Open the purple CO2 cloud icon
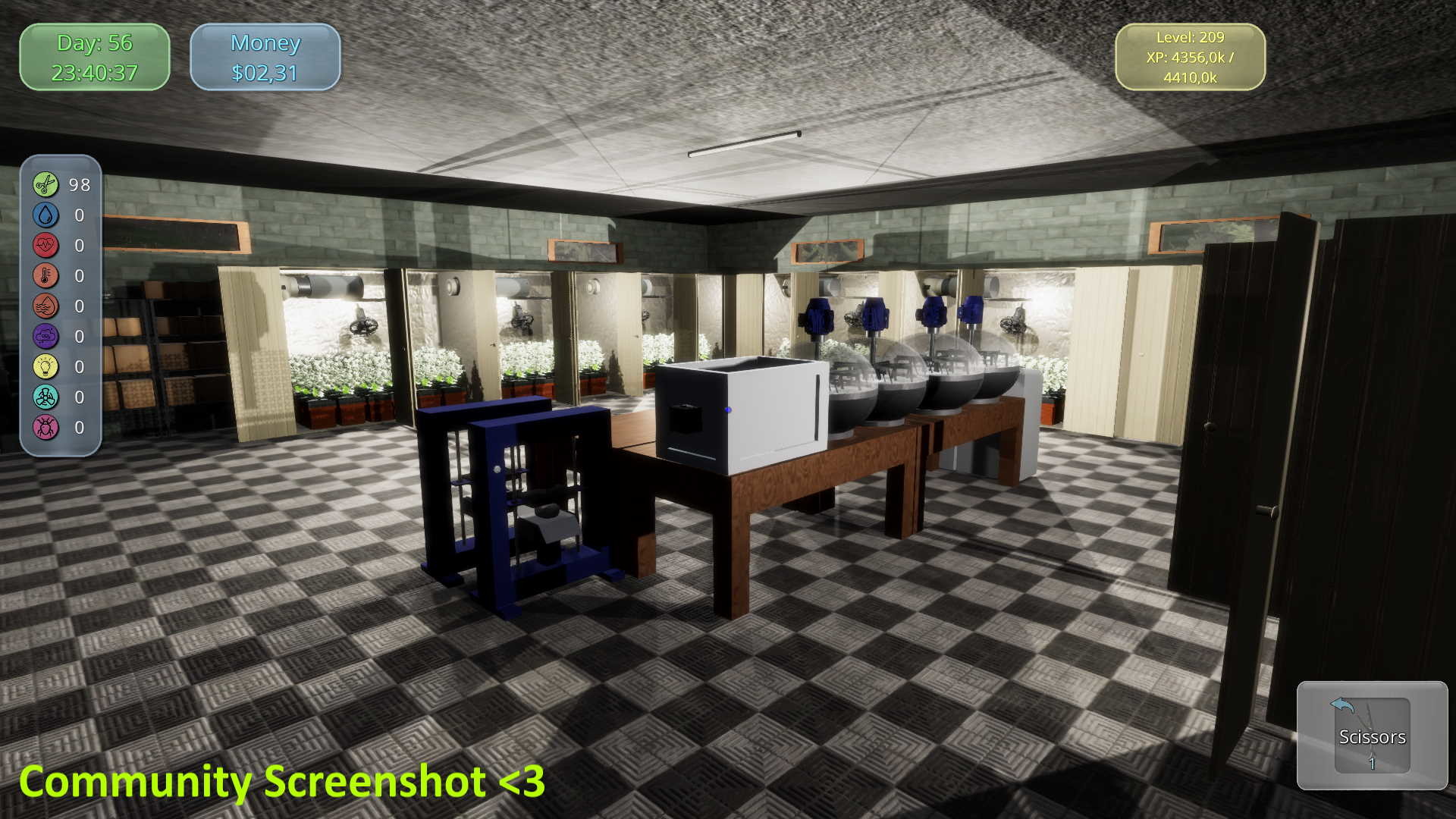 pyautogui.click(x=45, y=336)
